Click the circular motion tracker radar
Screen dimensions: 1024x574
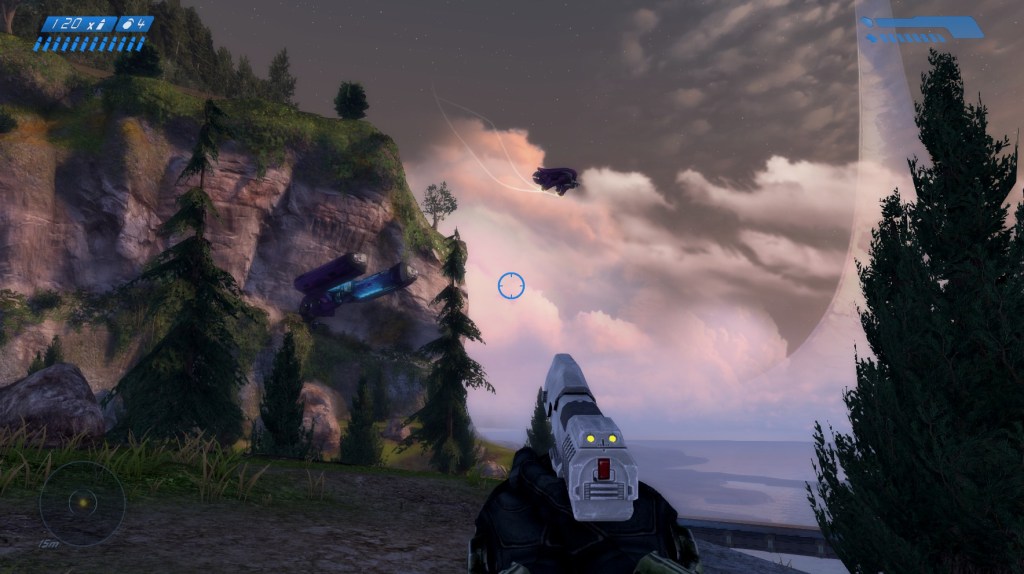82,503
